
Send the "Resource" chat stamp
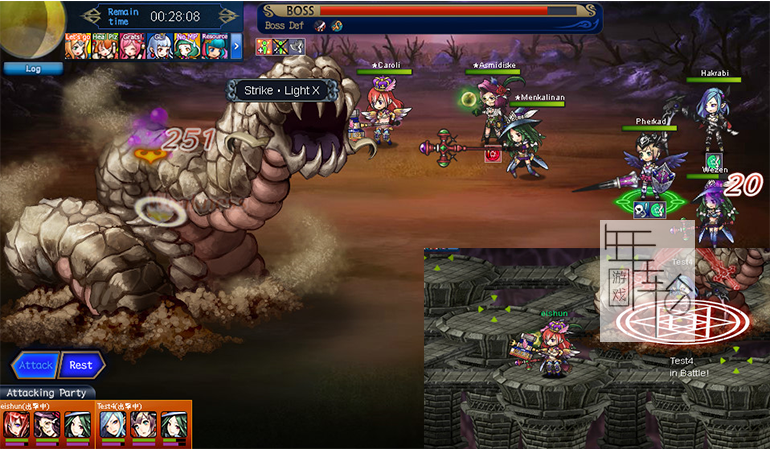click(x=214, y=45)
